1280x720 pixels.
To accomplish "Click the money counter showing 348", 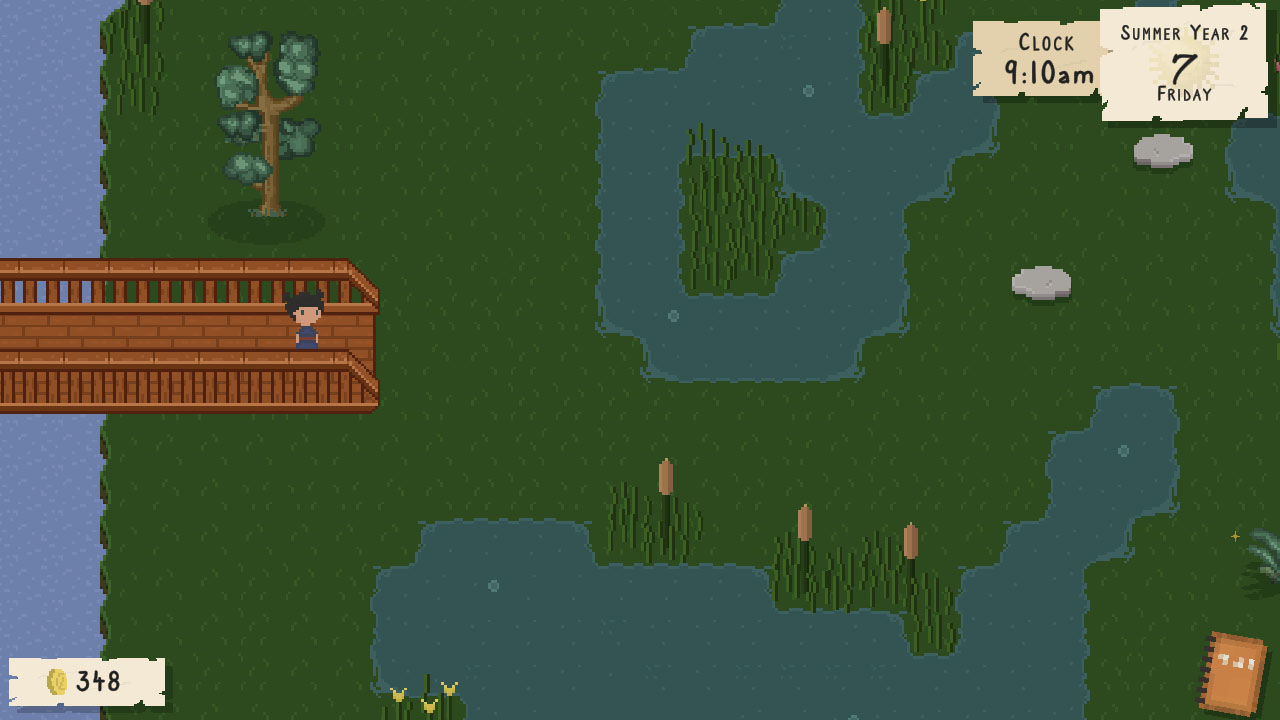I will tap(95, 682).
